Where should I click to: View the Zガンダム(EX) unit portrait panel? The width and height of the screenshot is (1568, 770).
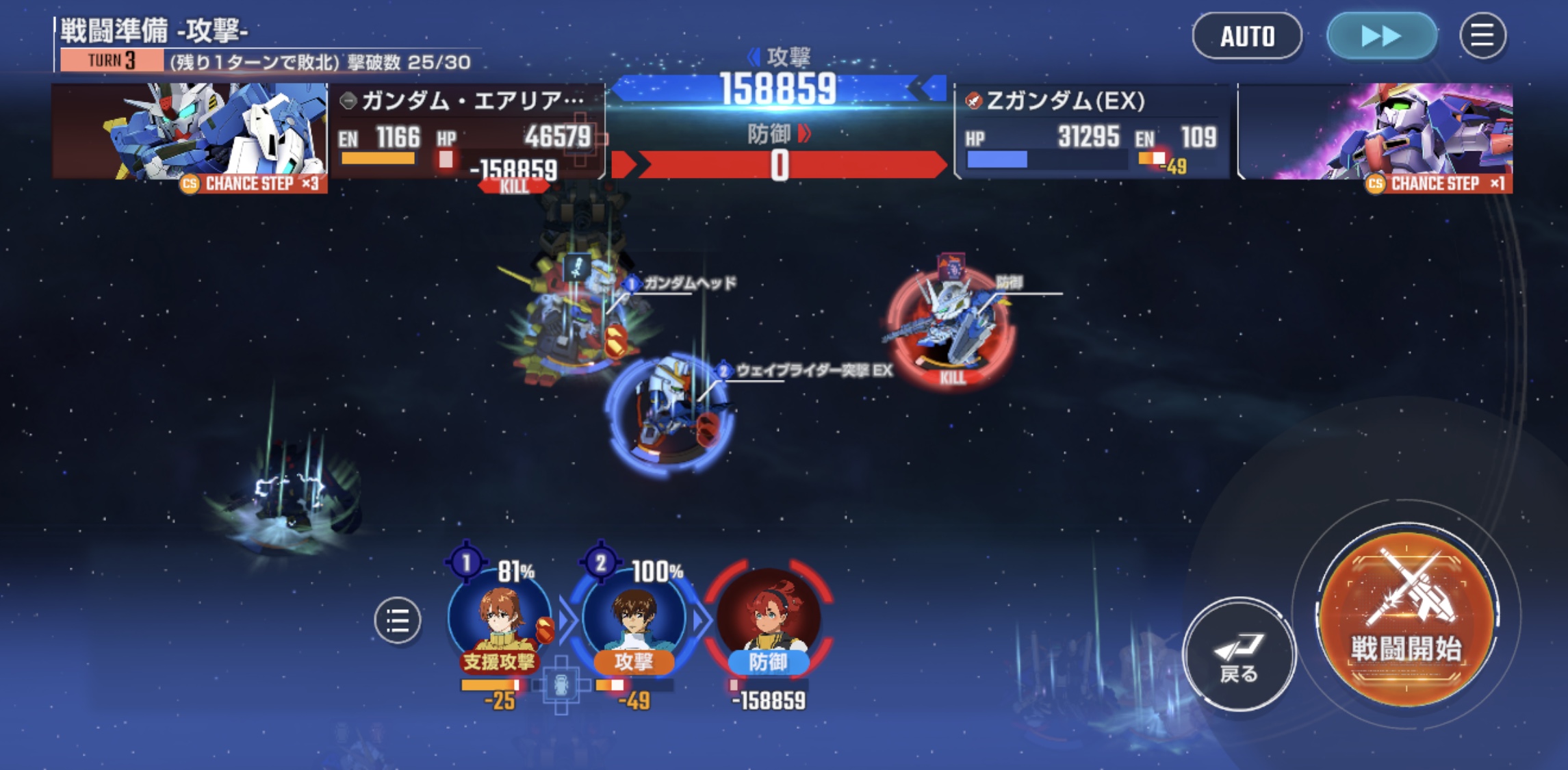(1376, 133)
